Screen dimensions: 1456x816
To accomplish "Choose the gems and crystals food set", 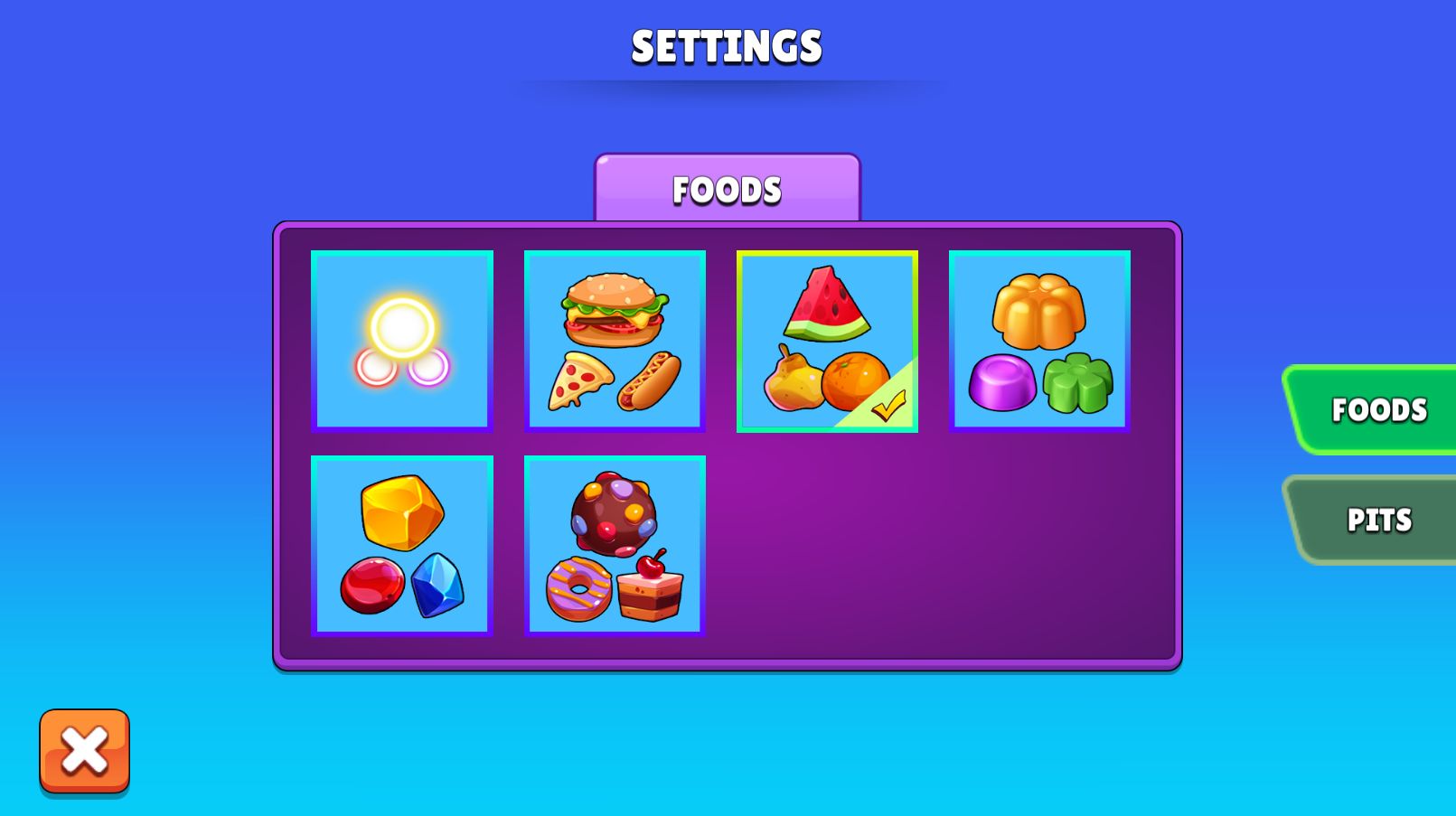I will click(402, 546).
